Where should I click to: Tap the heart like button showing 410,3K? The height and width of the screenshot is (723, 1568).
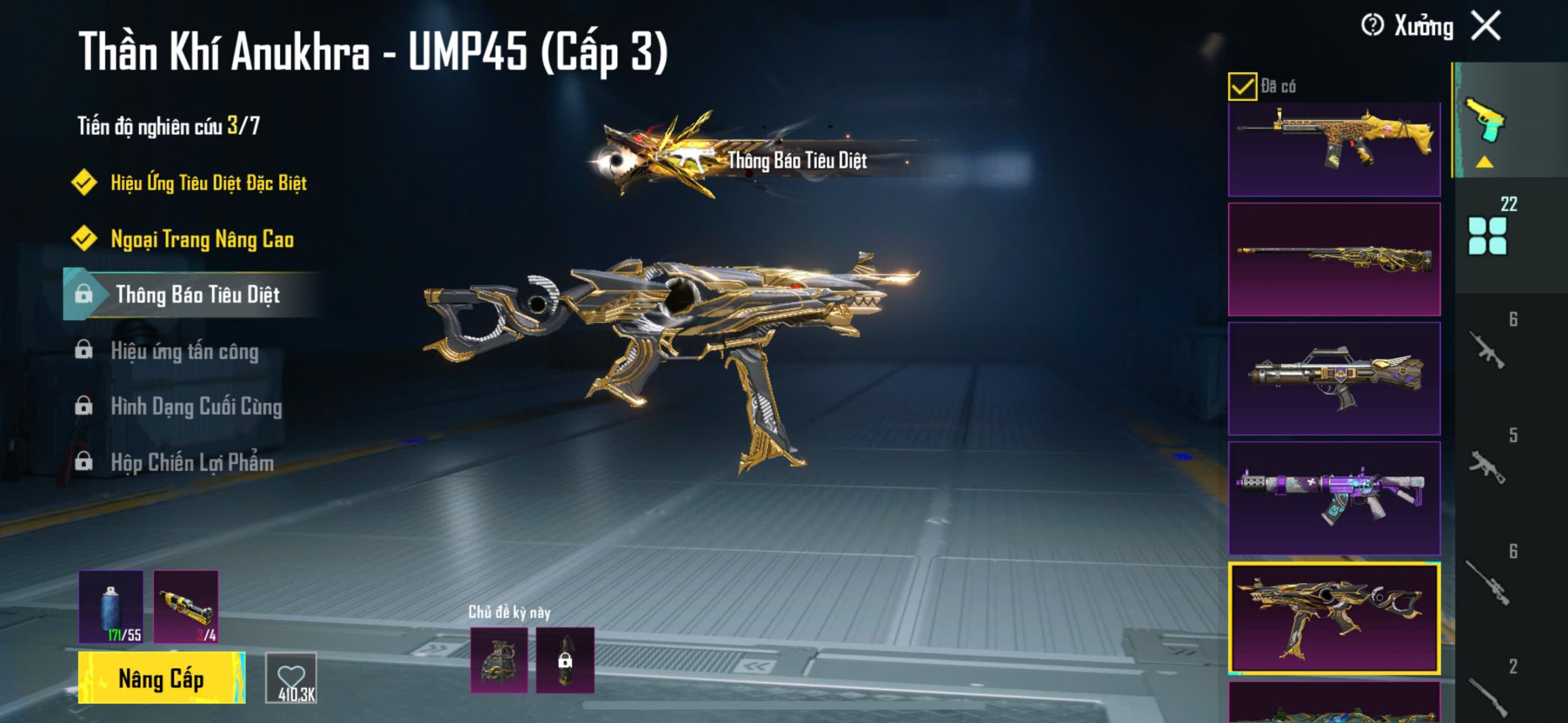(291, 678)
